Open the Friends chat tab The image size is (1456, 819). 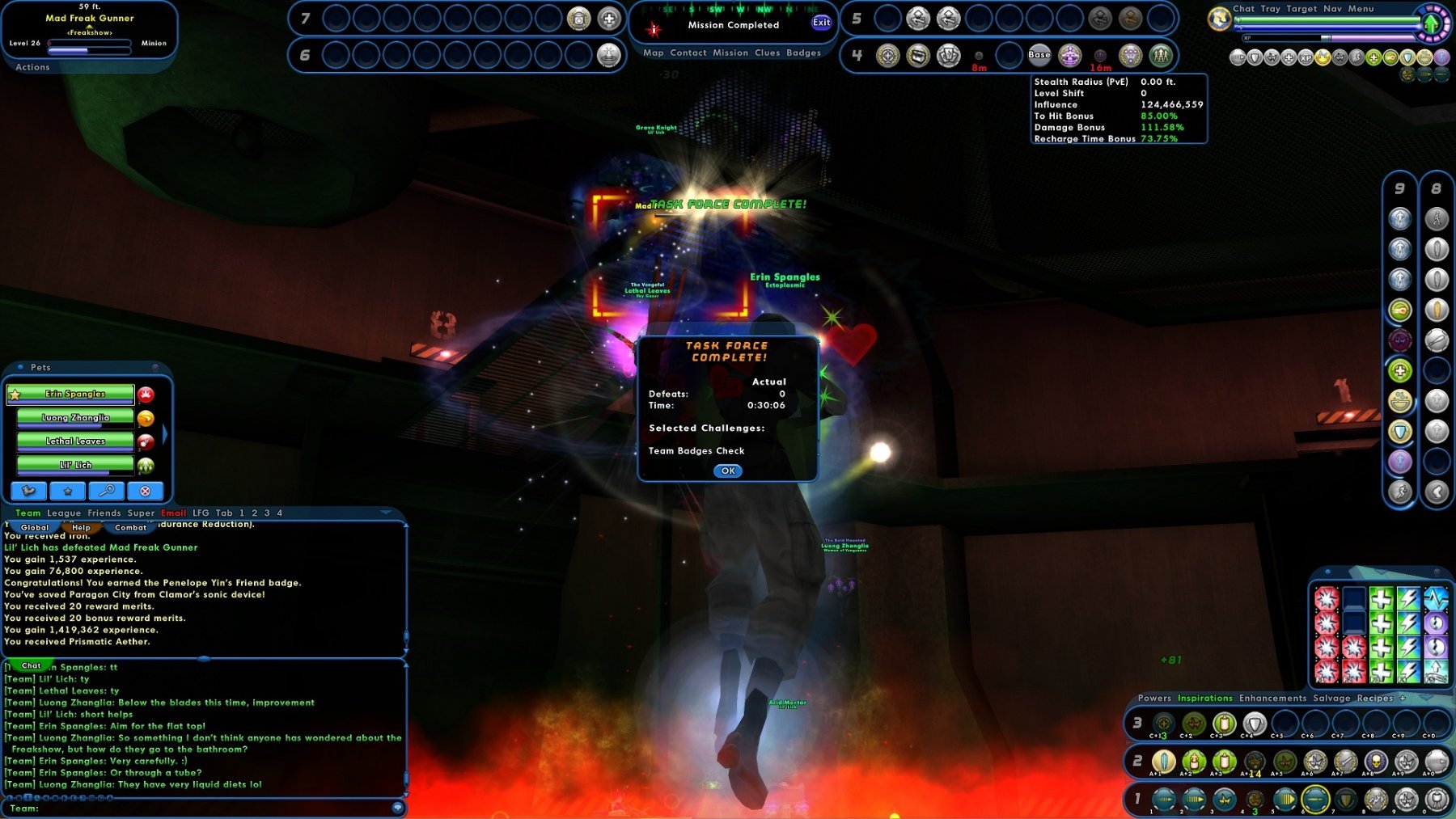coord(104,513)
